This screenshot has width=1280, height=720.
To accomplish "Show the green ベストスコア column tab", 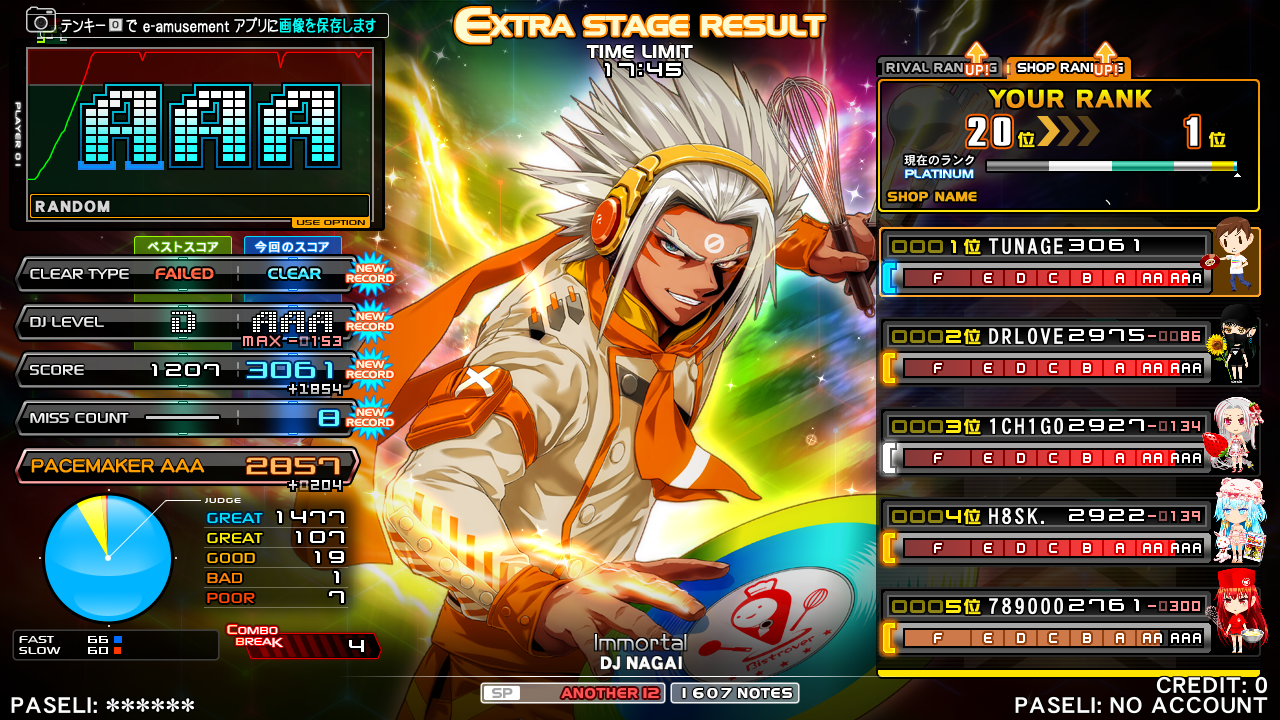I will tap(183, 246).
